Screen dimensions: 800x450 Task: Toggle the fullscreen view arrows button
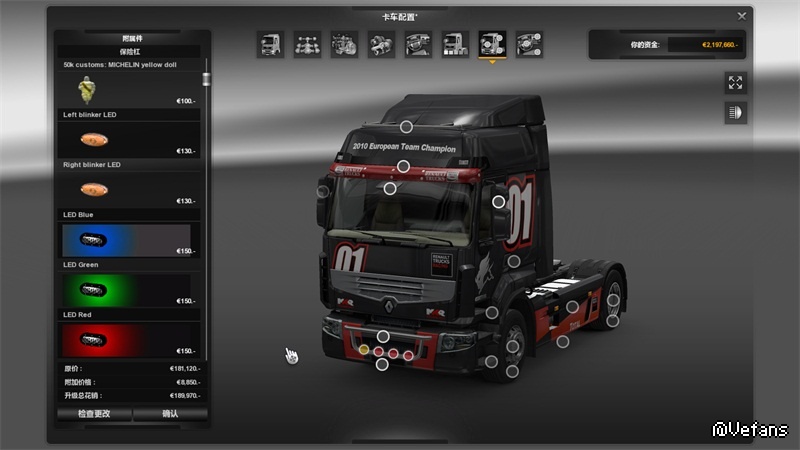click(x=736, y=83)
